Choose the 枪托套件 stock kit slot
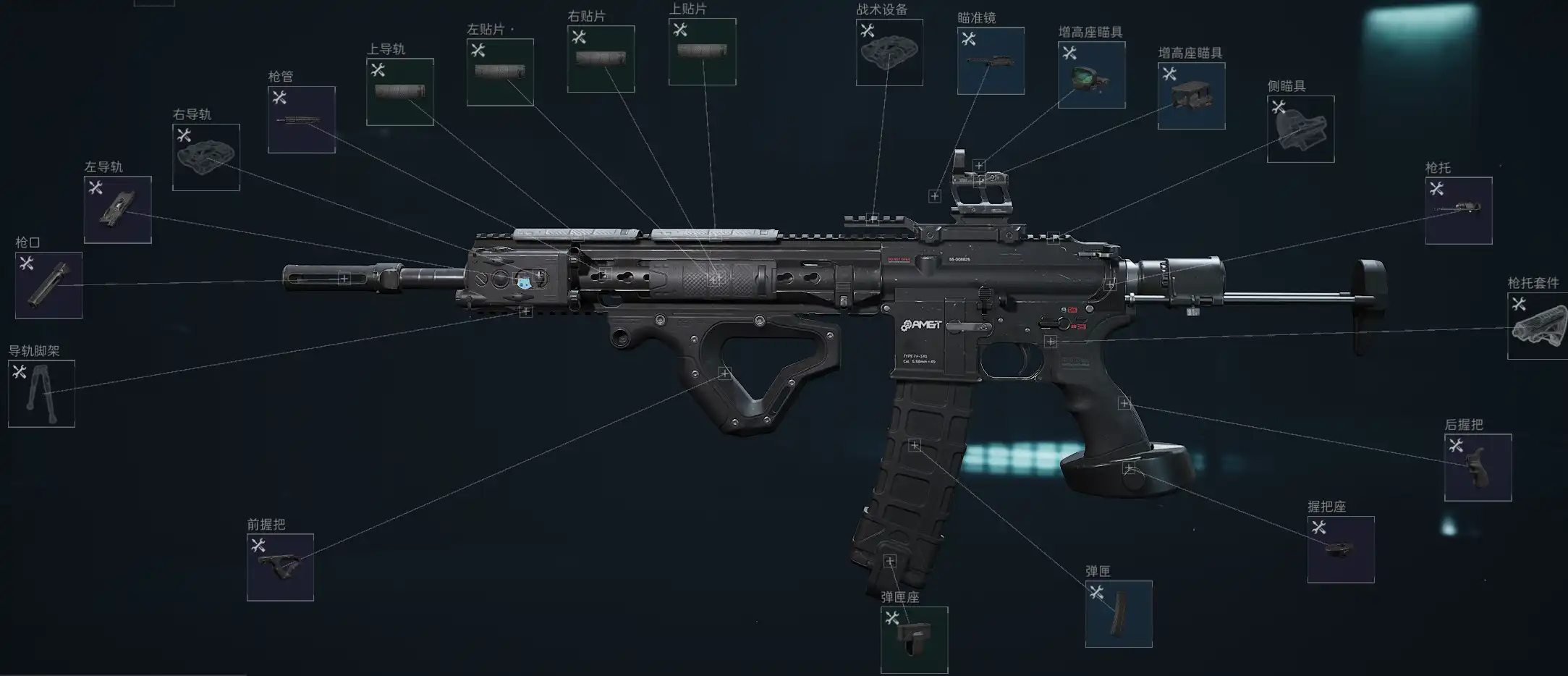Screen dimensions: 1568x676 point(1538,326)
